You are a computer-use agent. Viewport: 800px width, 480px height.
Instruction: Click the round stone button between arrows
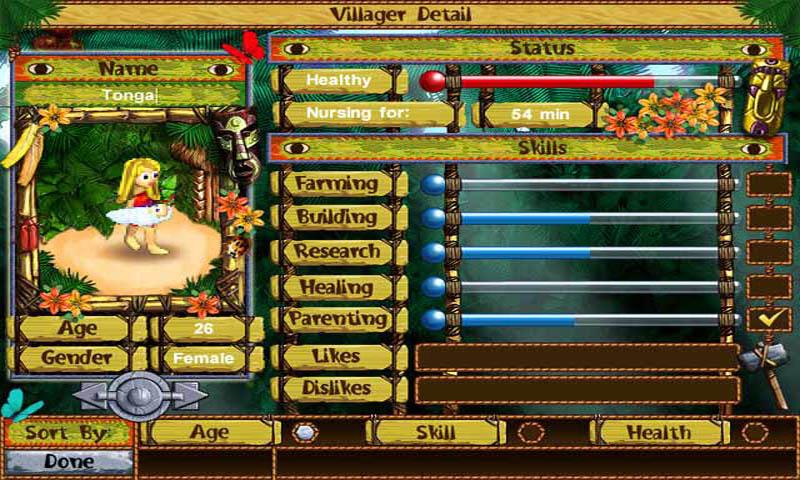point(139,396)
